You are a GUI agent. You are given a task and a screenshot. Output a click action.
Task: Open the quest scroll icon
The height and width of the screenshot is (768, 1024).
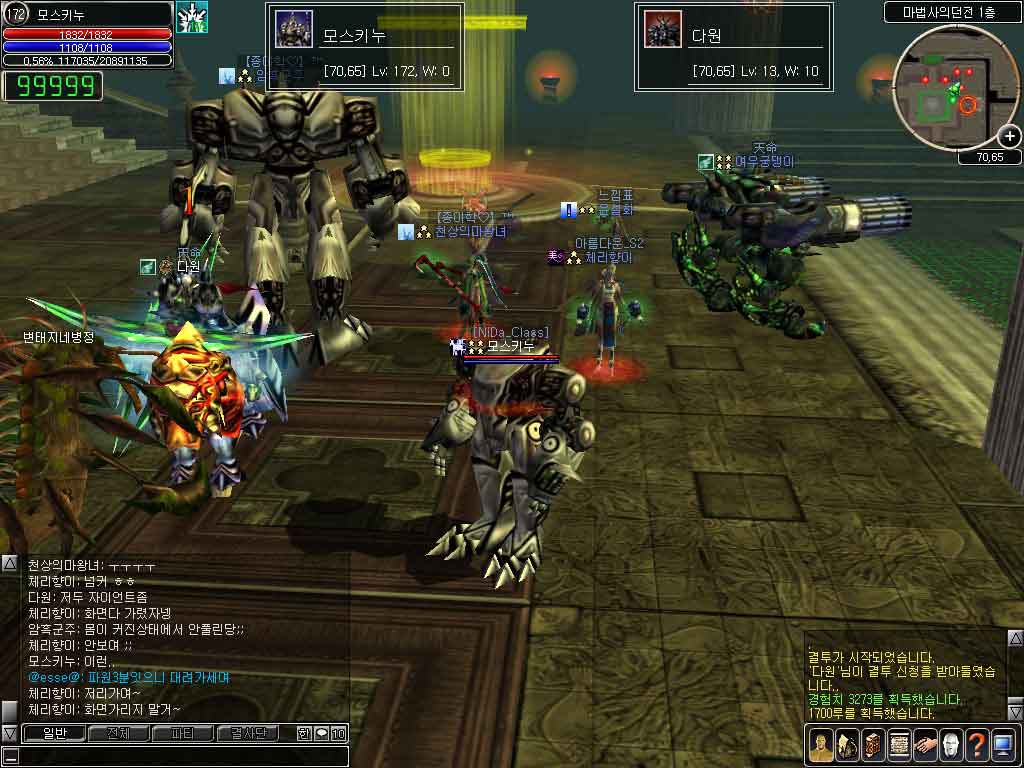(x=898, y=745)
